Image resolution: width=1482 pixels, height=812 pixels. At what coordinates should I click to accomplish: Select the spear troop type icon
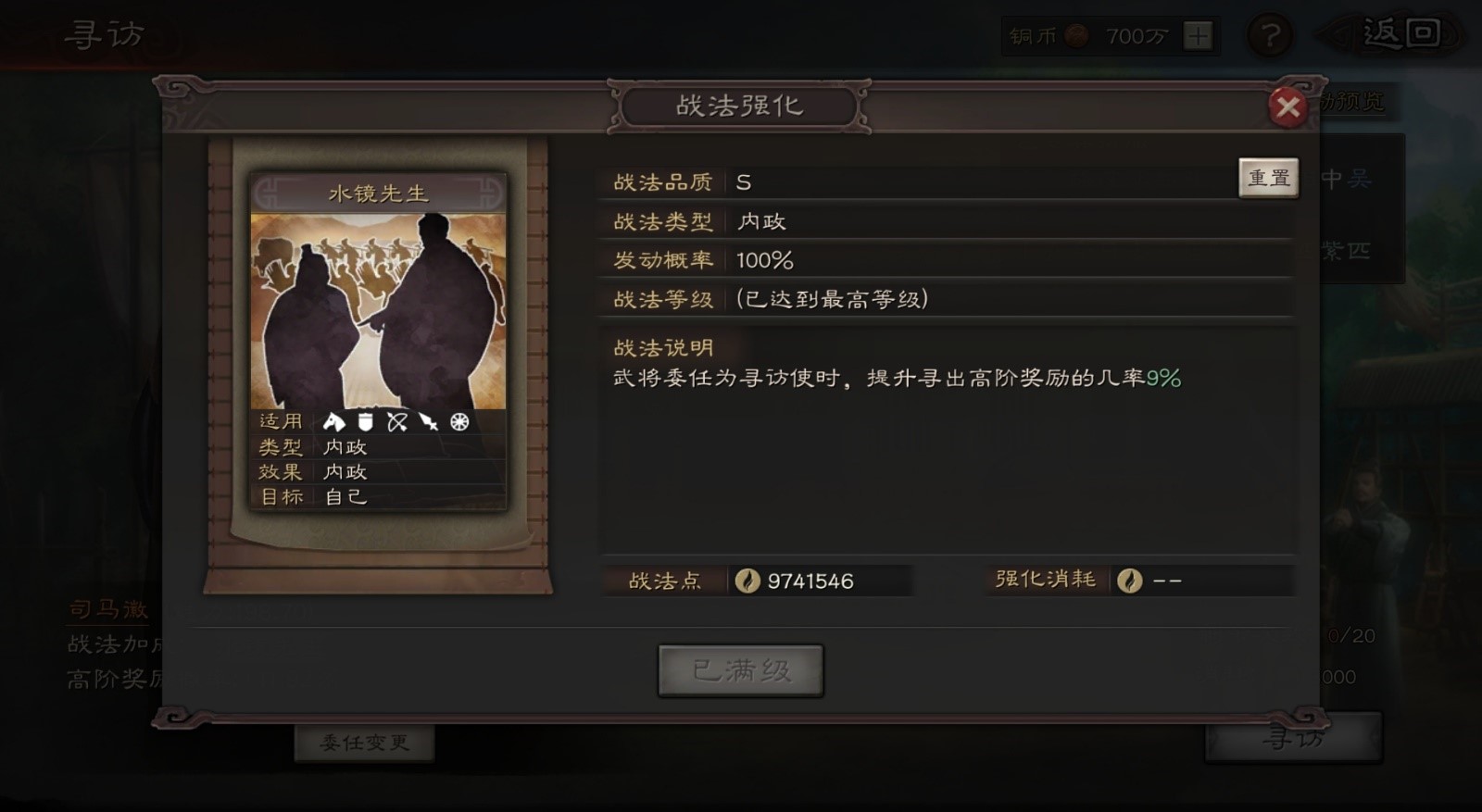pos(428,421)
